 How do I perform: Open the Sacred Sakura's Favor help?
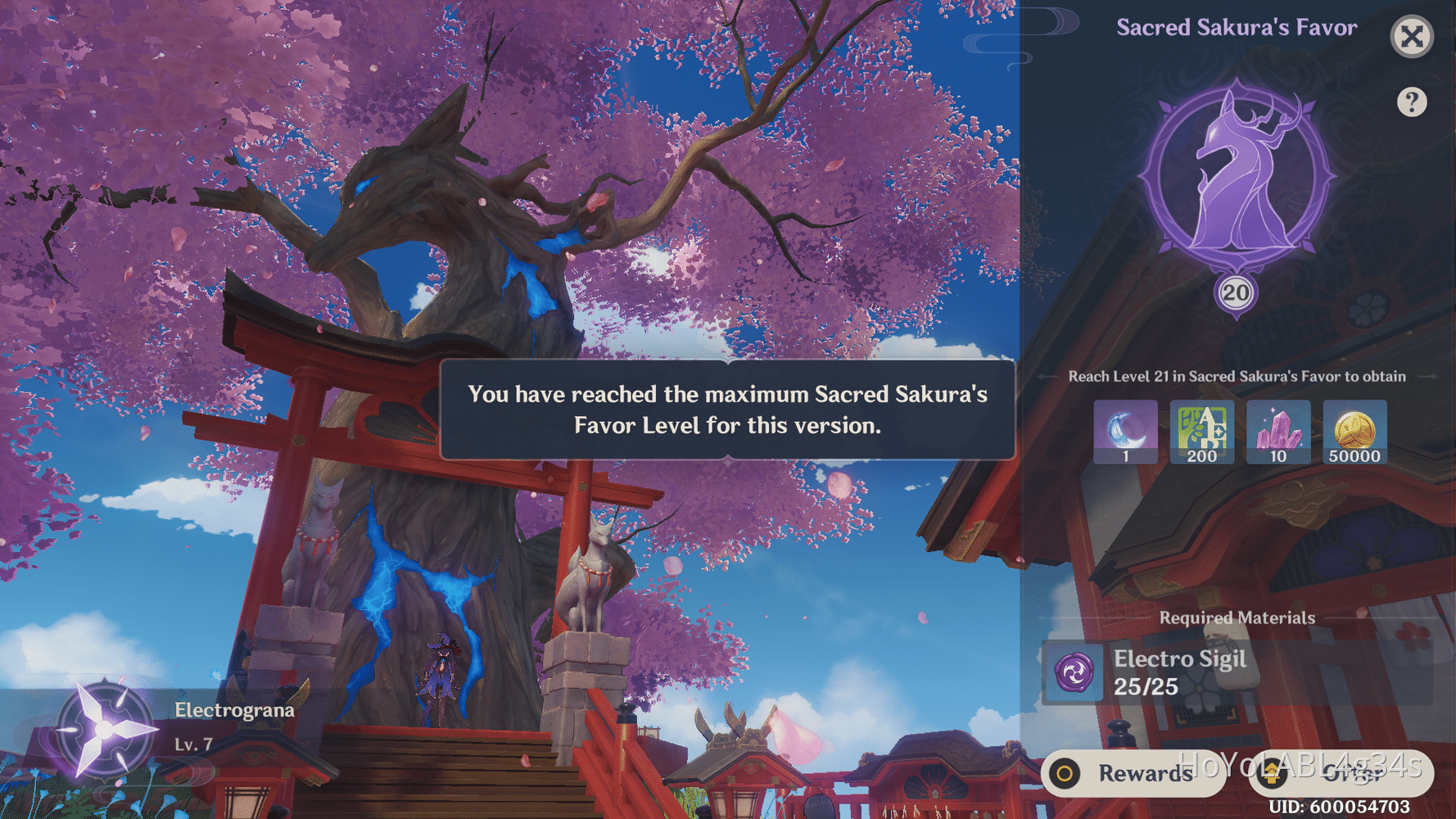tap(1412, 102)
